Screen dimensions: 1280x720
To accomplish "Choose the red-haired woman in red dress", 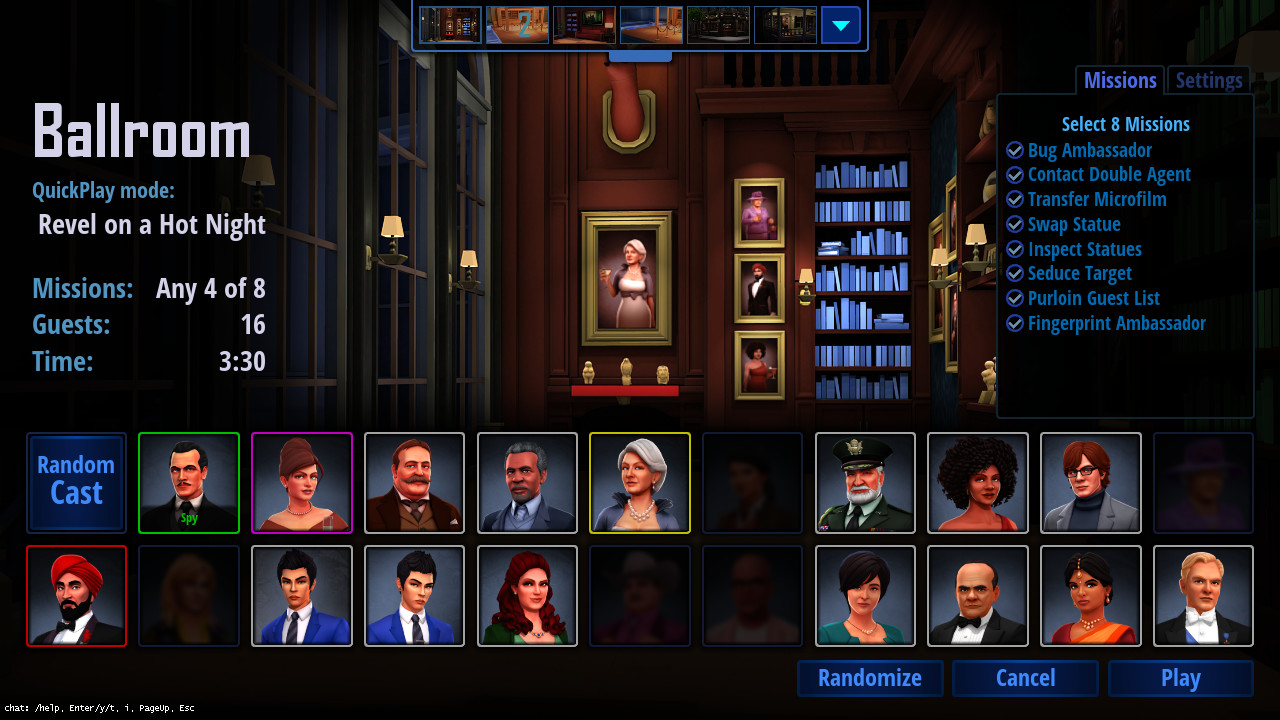I will pyautogui.click(x=527, y=596).
